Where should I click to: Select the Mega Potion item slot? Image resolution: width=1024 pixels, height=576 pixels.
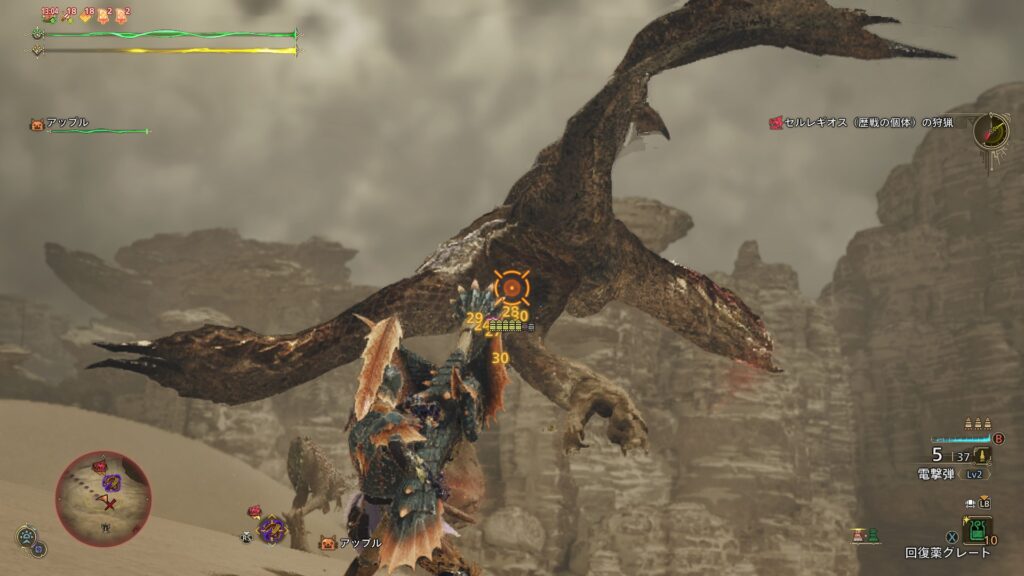[977, 527]
